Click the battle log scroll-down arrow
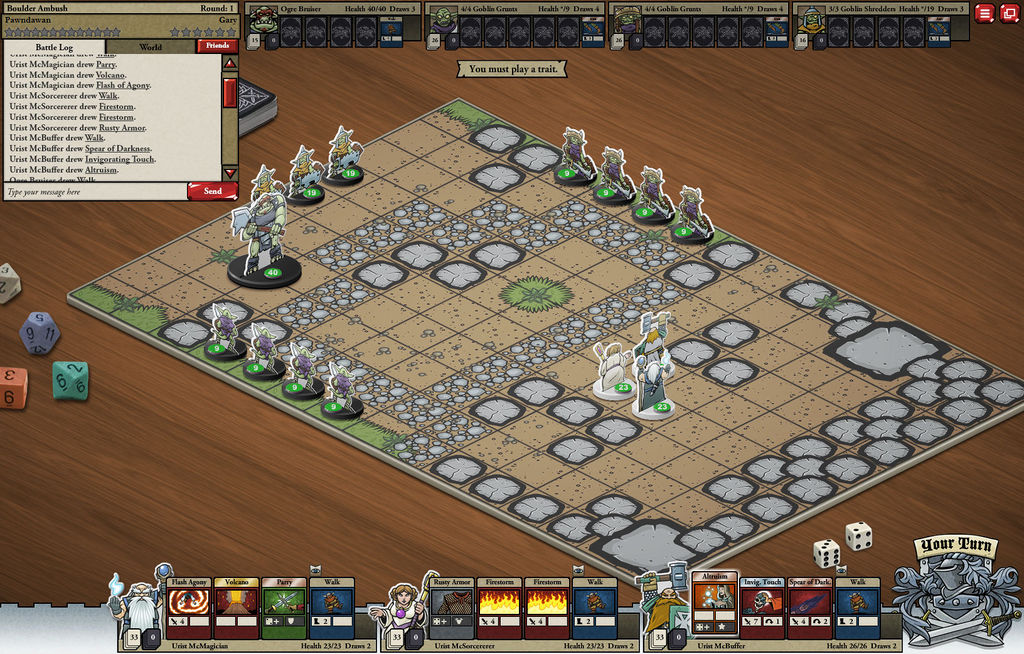The height and width of the screenshot is (654, 1024). [x=230, y=173]
